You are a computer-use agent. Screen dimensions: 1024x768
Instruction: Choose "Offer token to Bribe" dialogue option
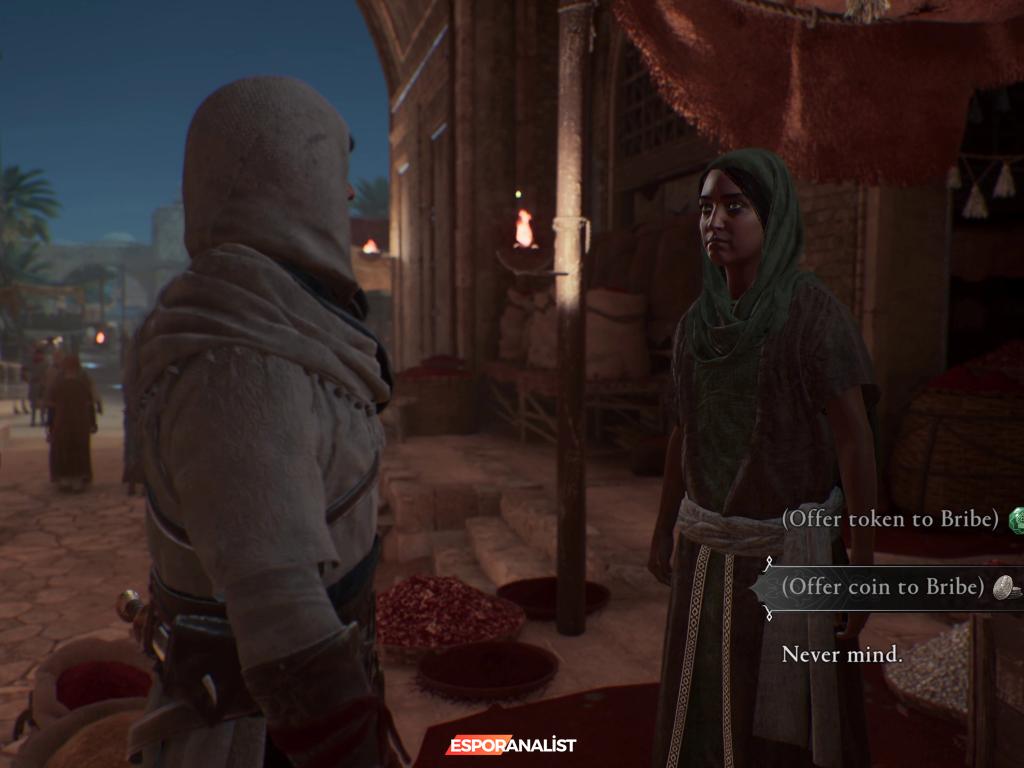tap(890, 519)
